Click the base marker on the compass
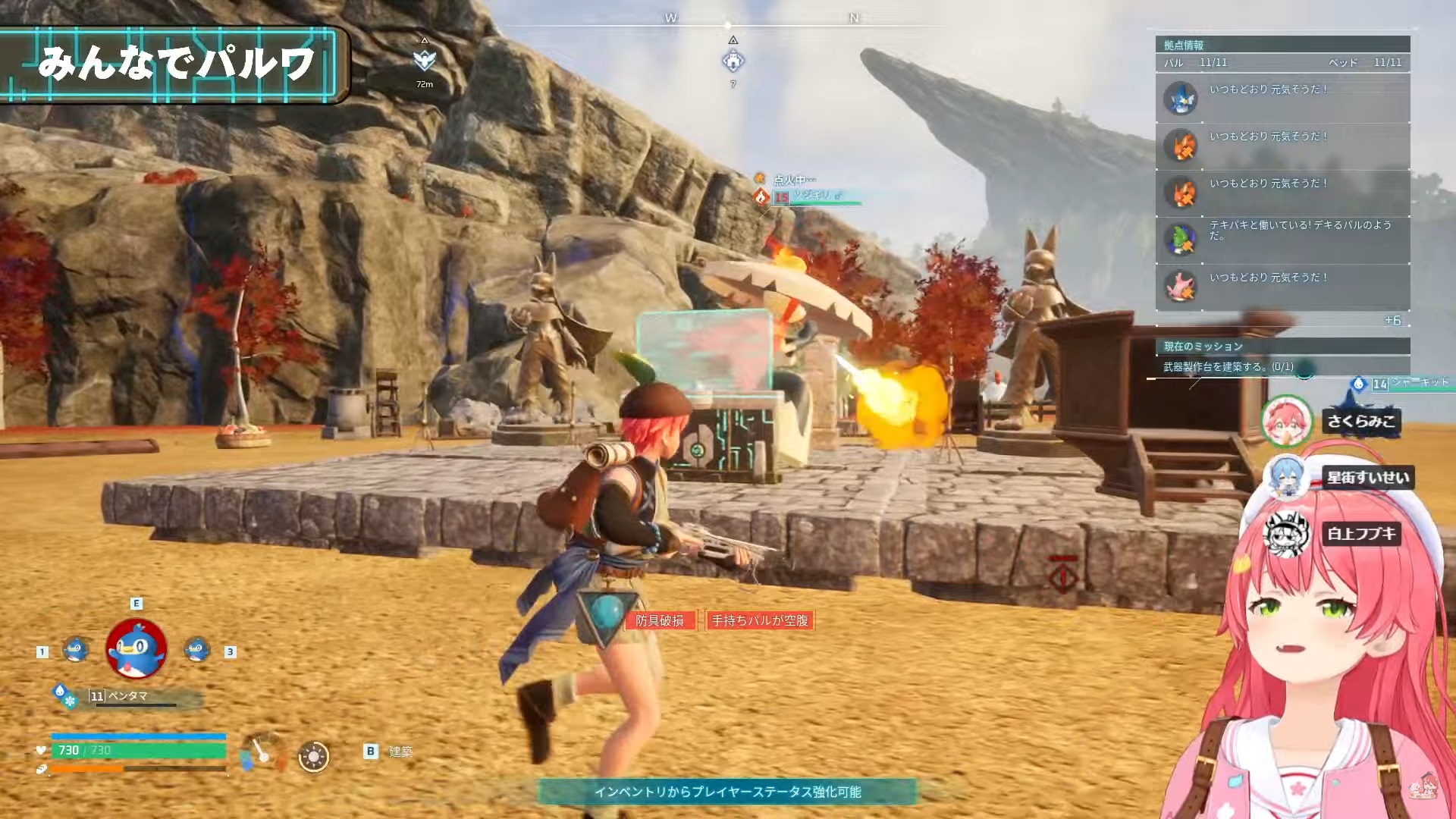Screen dimensions: 1456x819 pyautogui.click(x=733, y=61)
